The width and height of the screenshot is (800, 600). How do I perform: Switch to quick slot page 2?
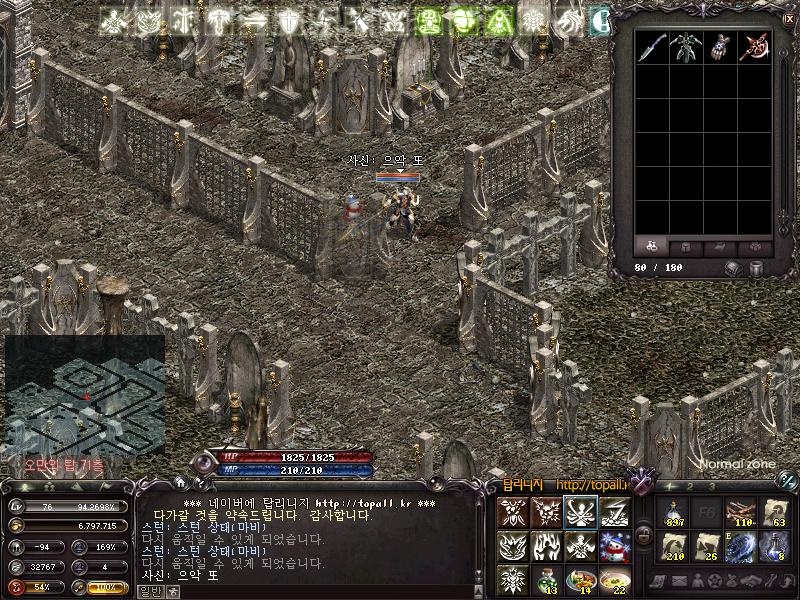(x=690, y=486)
